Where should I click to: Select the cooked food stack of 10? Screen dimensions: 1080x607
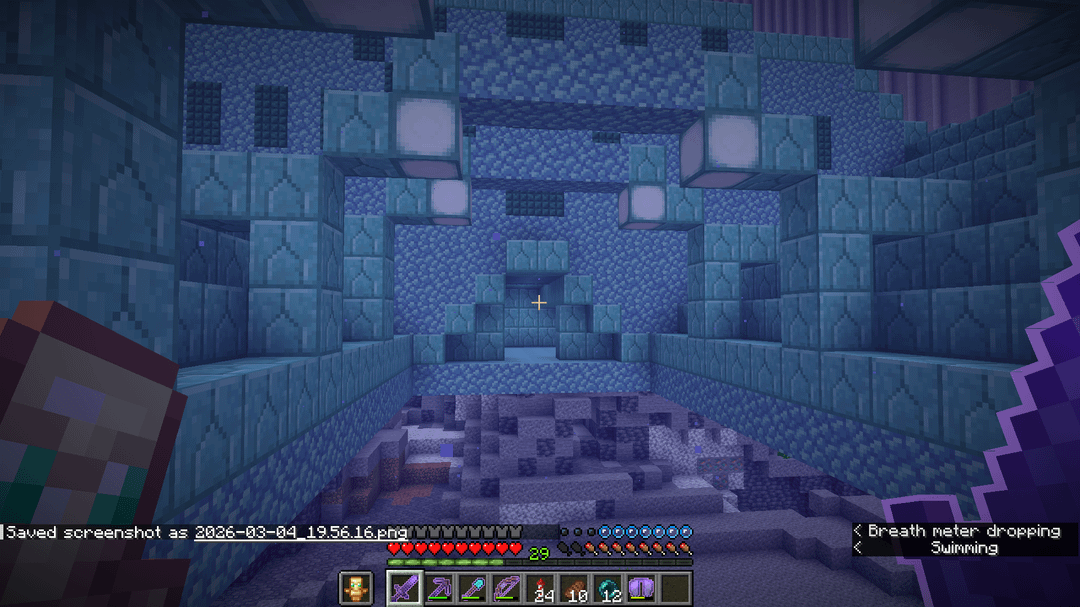[574, 588]
